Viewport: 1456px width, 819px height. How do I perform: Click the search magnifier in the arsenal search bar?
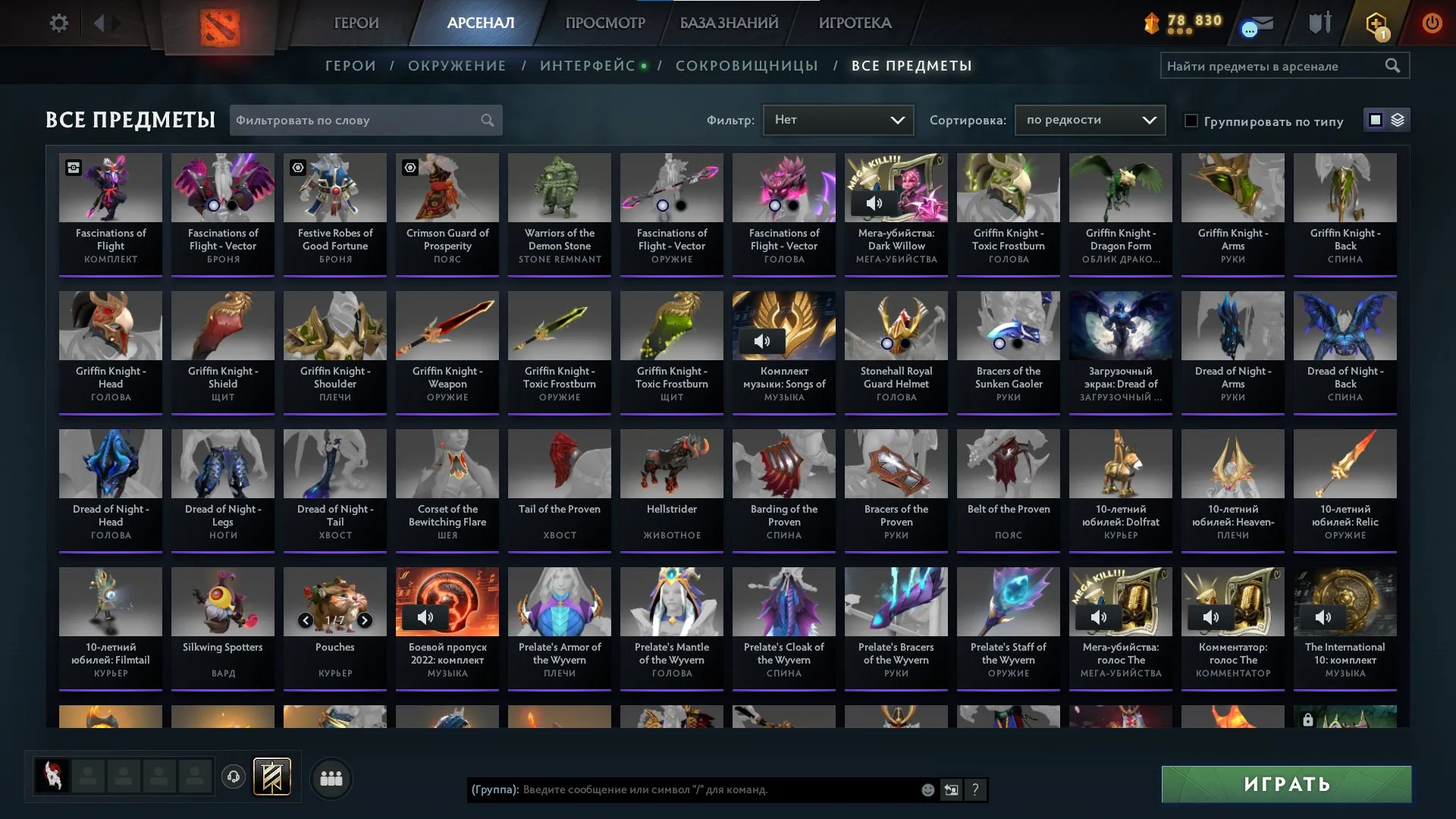coord(1394,66)
